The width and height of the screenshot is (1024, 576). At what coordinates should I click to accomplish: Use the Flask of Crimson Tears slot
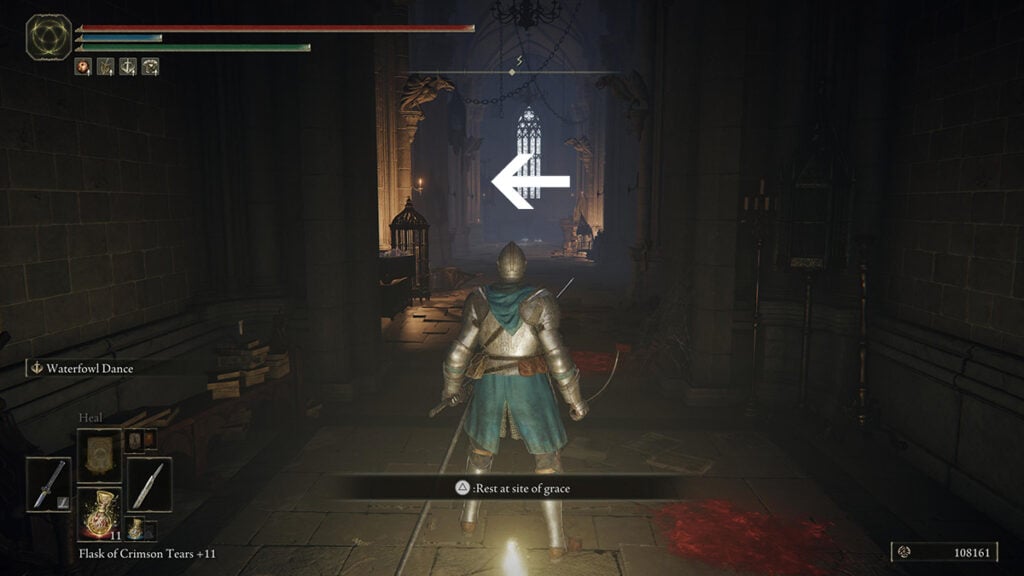pos(99,514)
